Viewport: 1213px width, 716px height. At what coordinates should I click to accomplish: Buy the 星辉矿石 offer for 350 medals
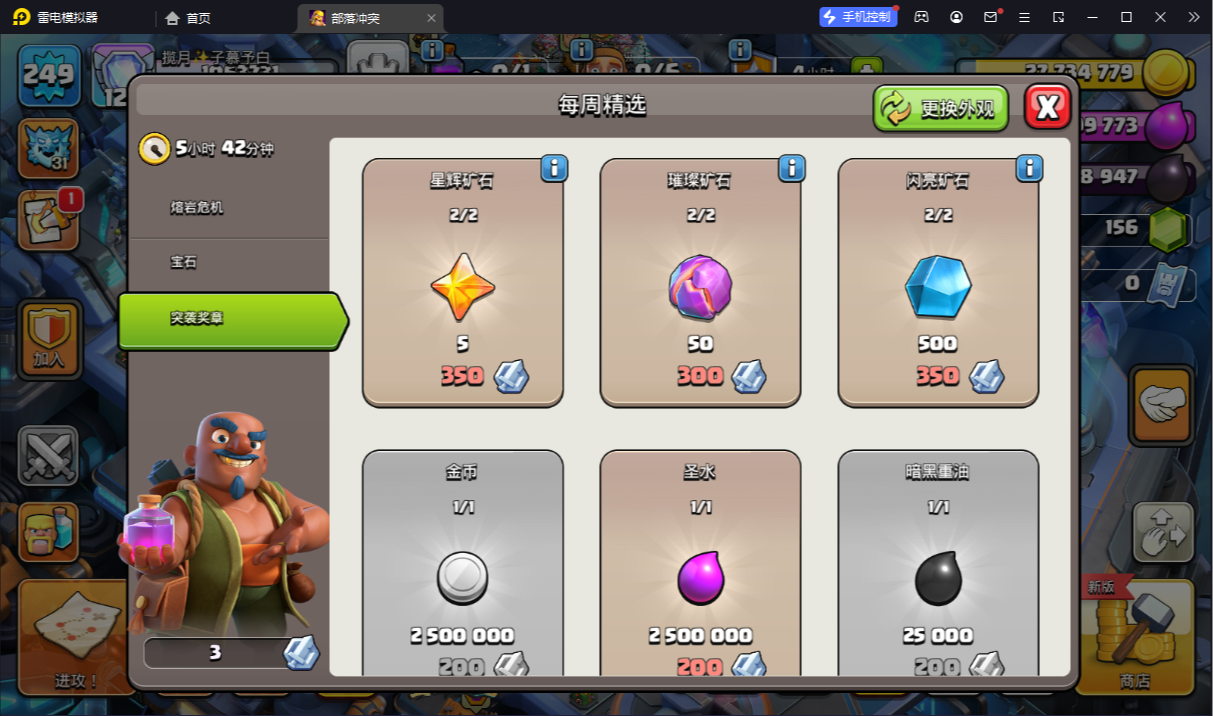tap(463, 283)
